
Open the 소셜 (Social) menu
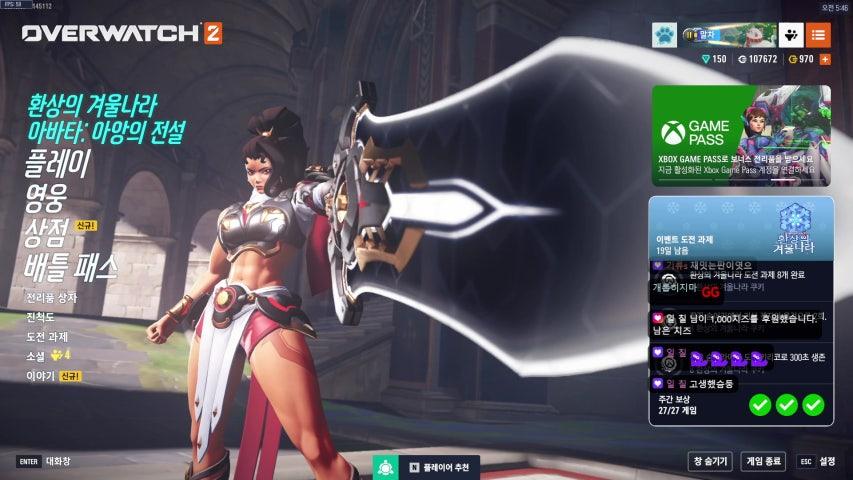click(x=36, y=356)
